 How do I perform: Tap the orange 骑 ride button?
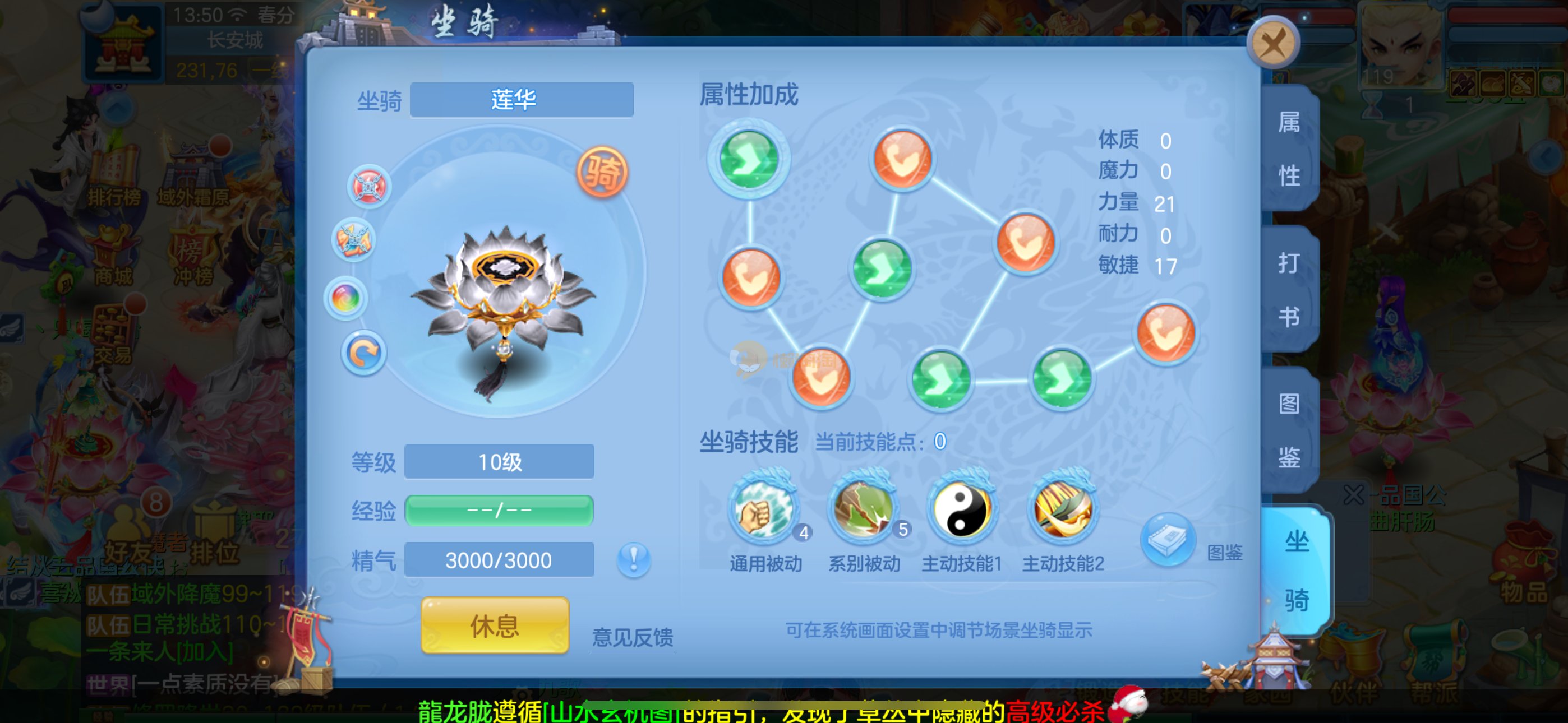602,172
